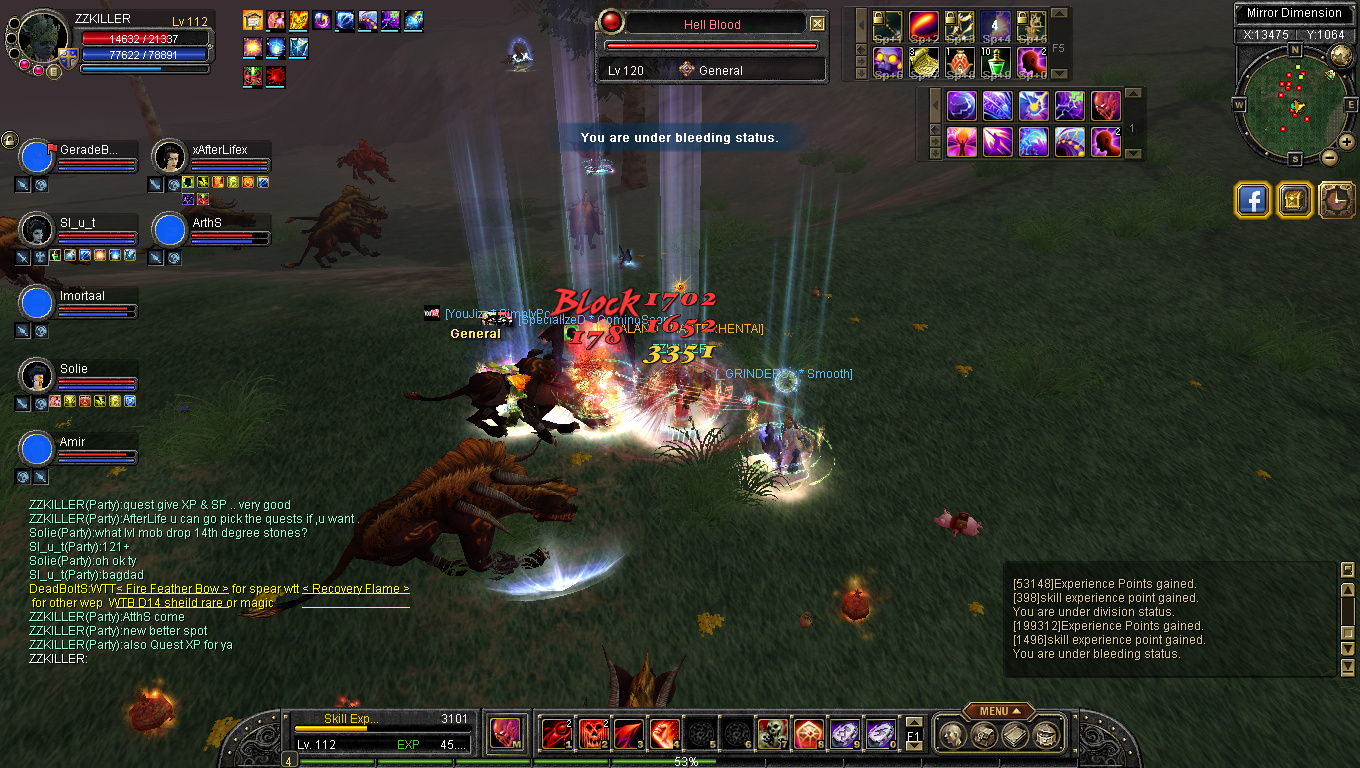1360x768 pixels.
Task: Open the Fire Feather Bow item link in chat
Action: click(172, 589)
